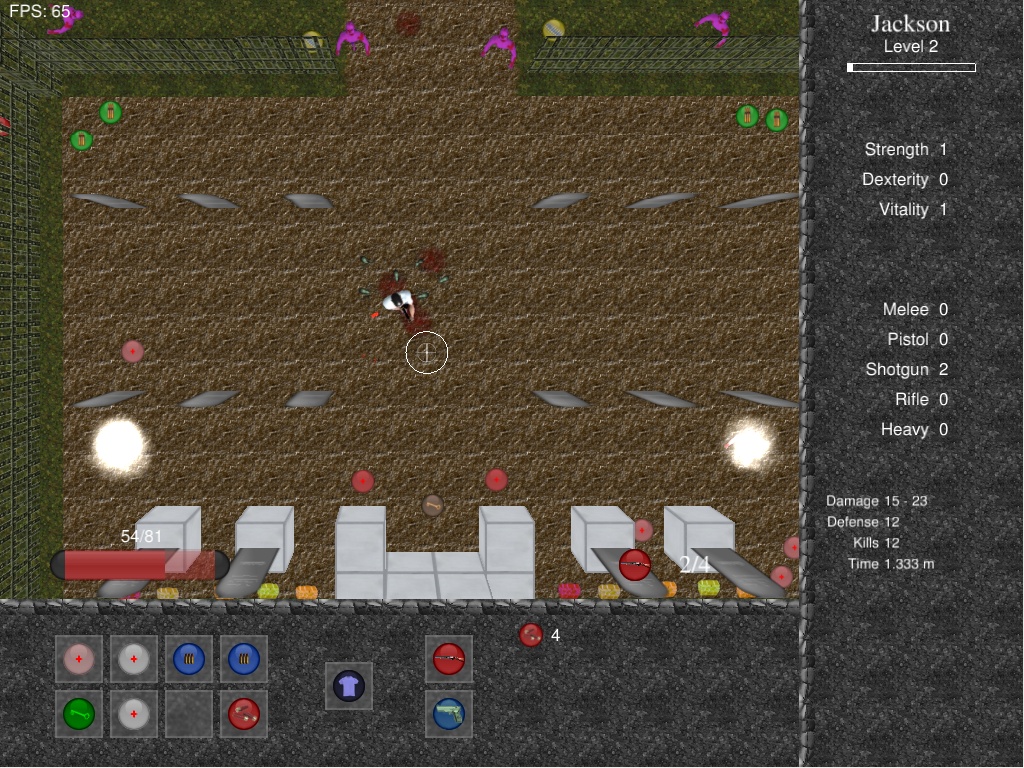This screenshot has width=1024, height=768.
Task: Use the green key item
Action: (x=79, y=714)
